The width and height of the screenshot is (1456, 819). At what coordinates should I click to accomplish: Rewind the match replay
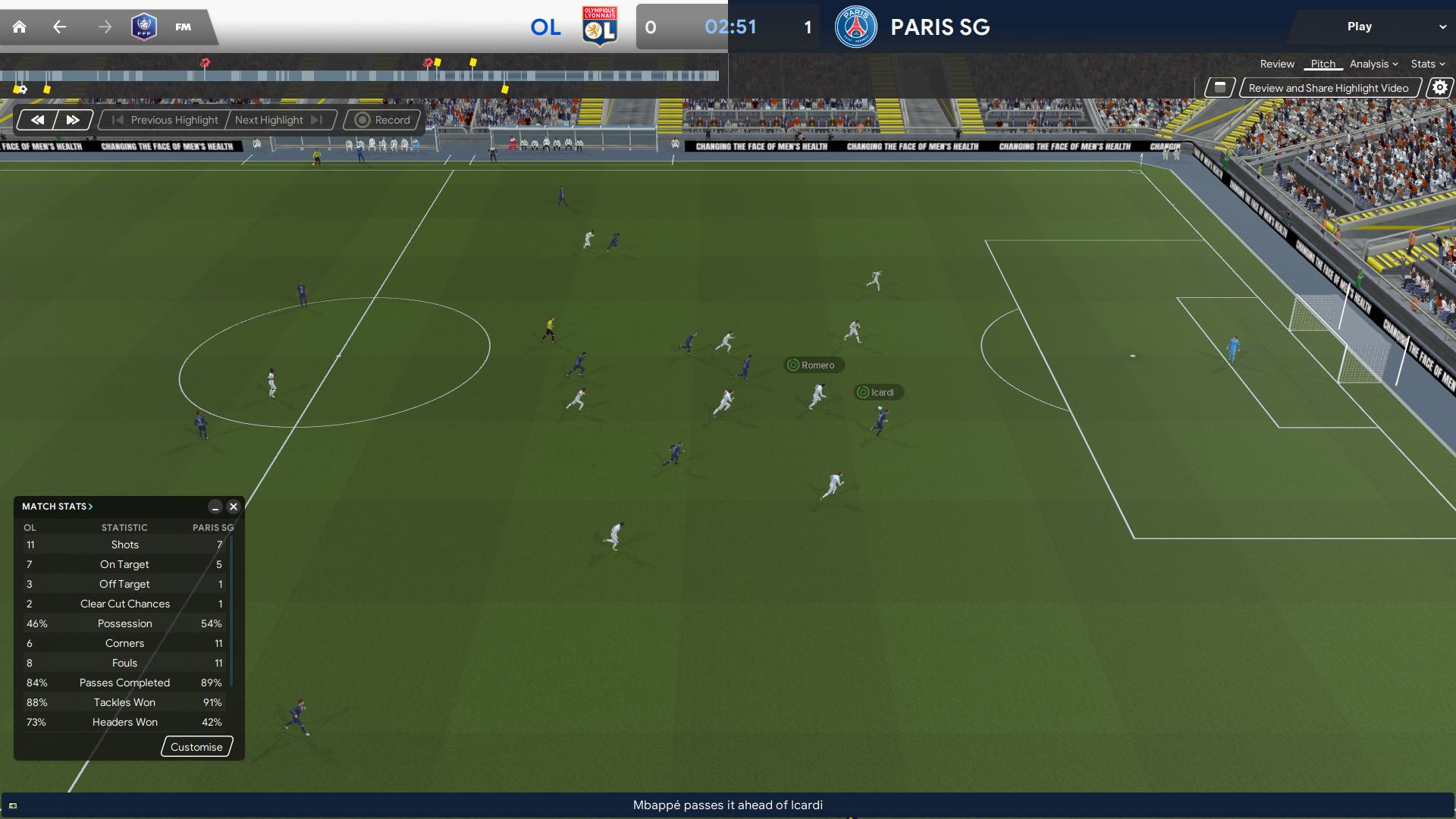(37, 120)
